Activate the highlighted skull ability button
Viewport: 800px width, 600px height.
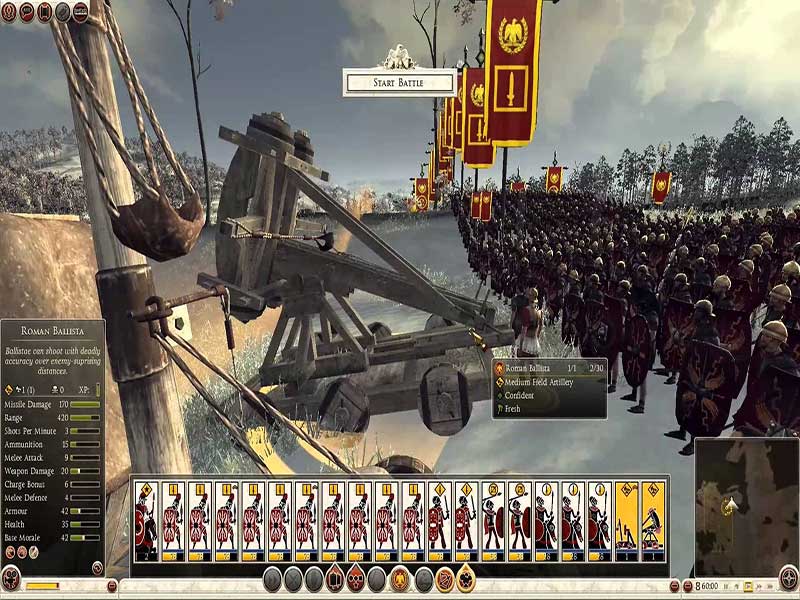(357, 579)
